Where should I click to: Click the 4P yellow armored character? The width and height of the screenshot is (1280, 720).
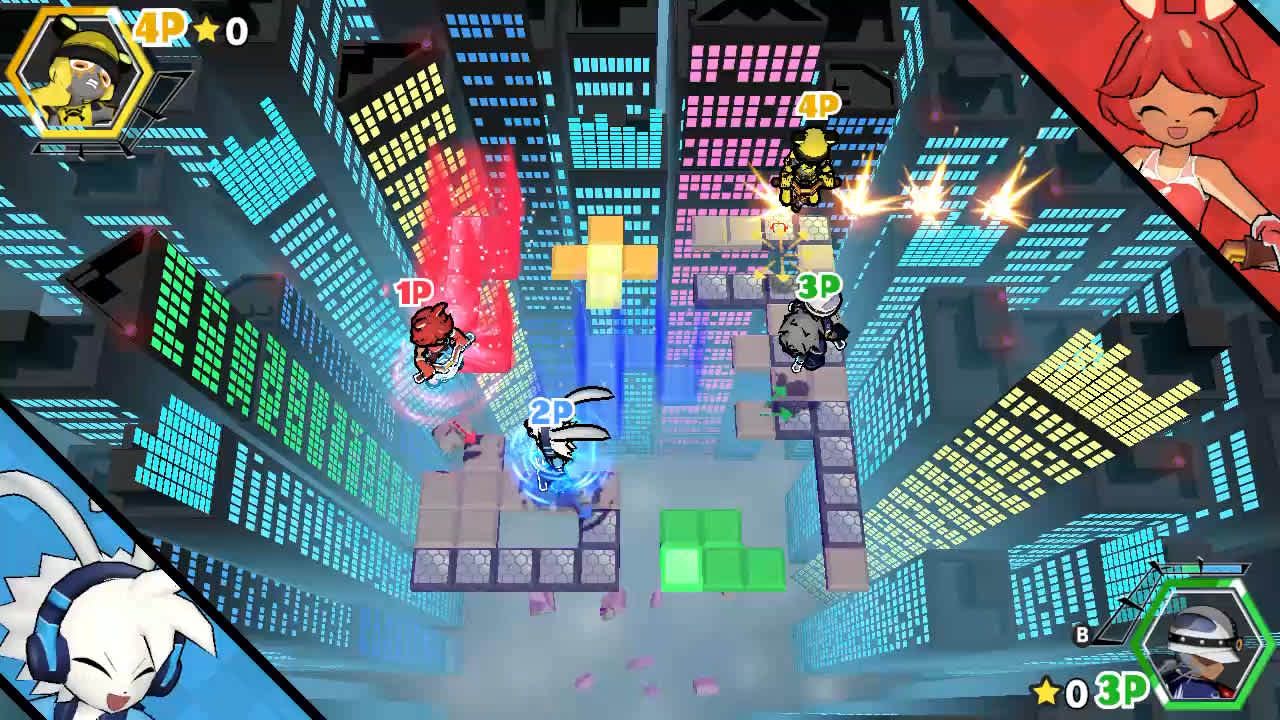pyautogui.click(x=805, y=180)
